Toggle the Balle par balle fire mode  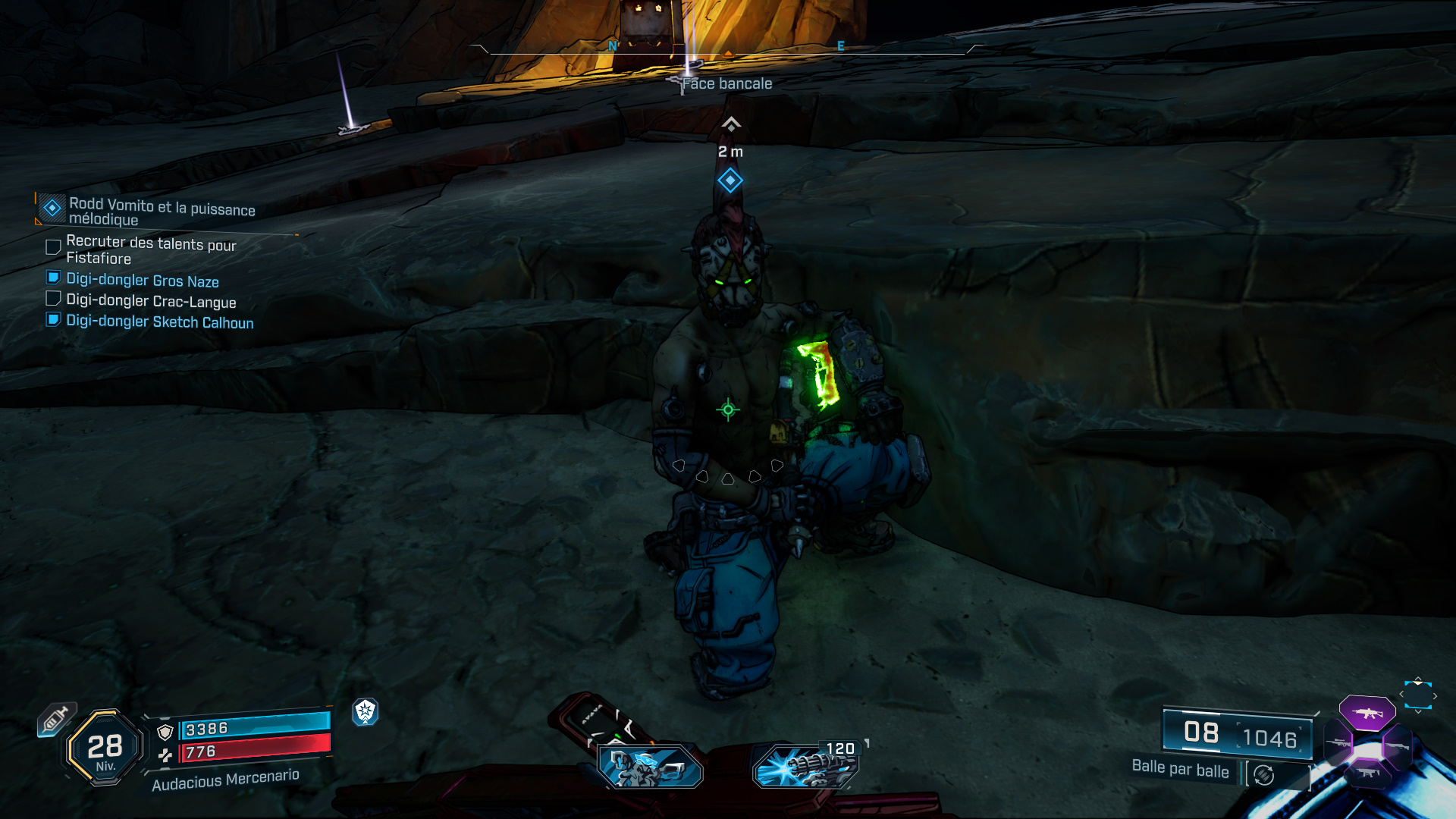click(1263, 775)
